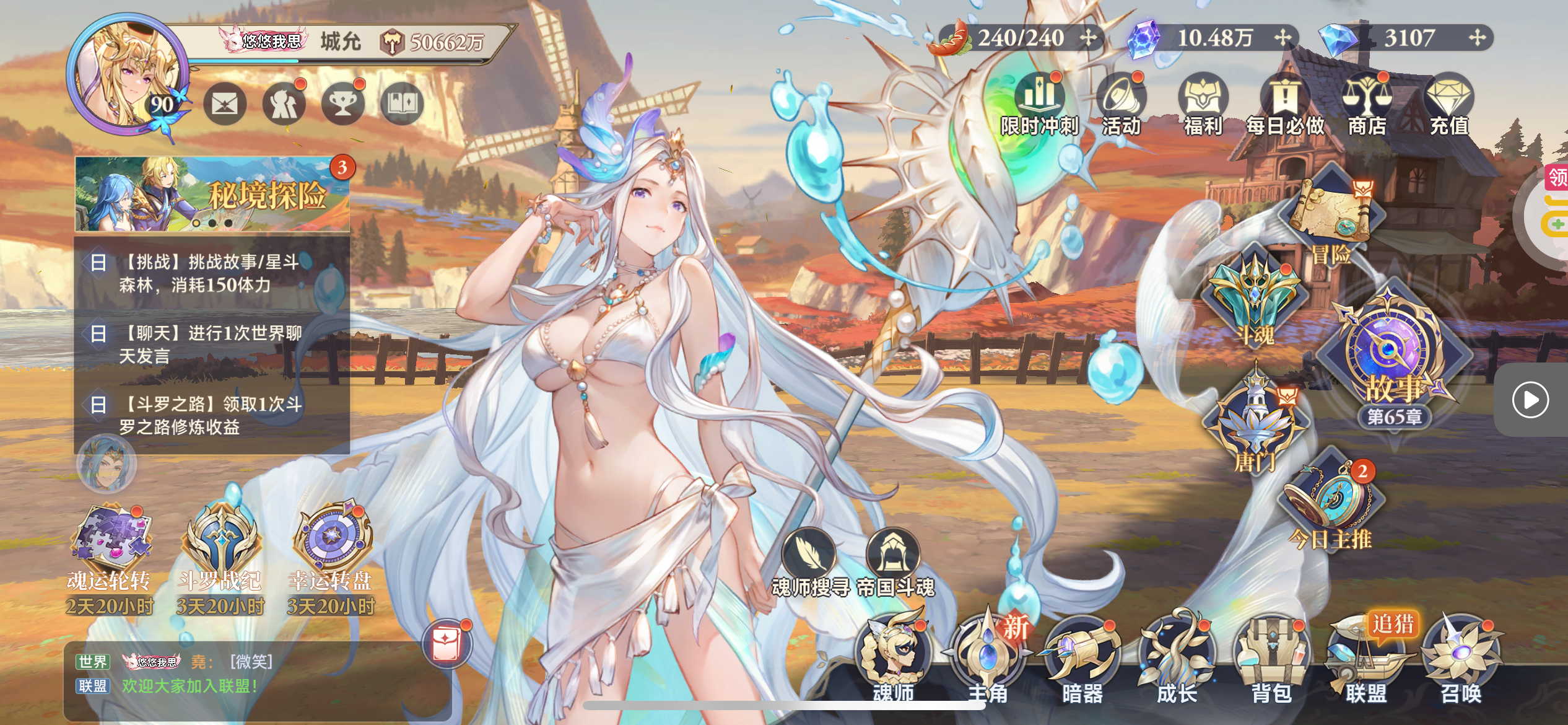
Task: Open the mail envelope icon
Action: [225, 103]
